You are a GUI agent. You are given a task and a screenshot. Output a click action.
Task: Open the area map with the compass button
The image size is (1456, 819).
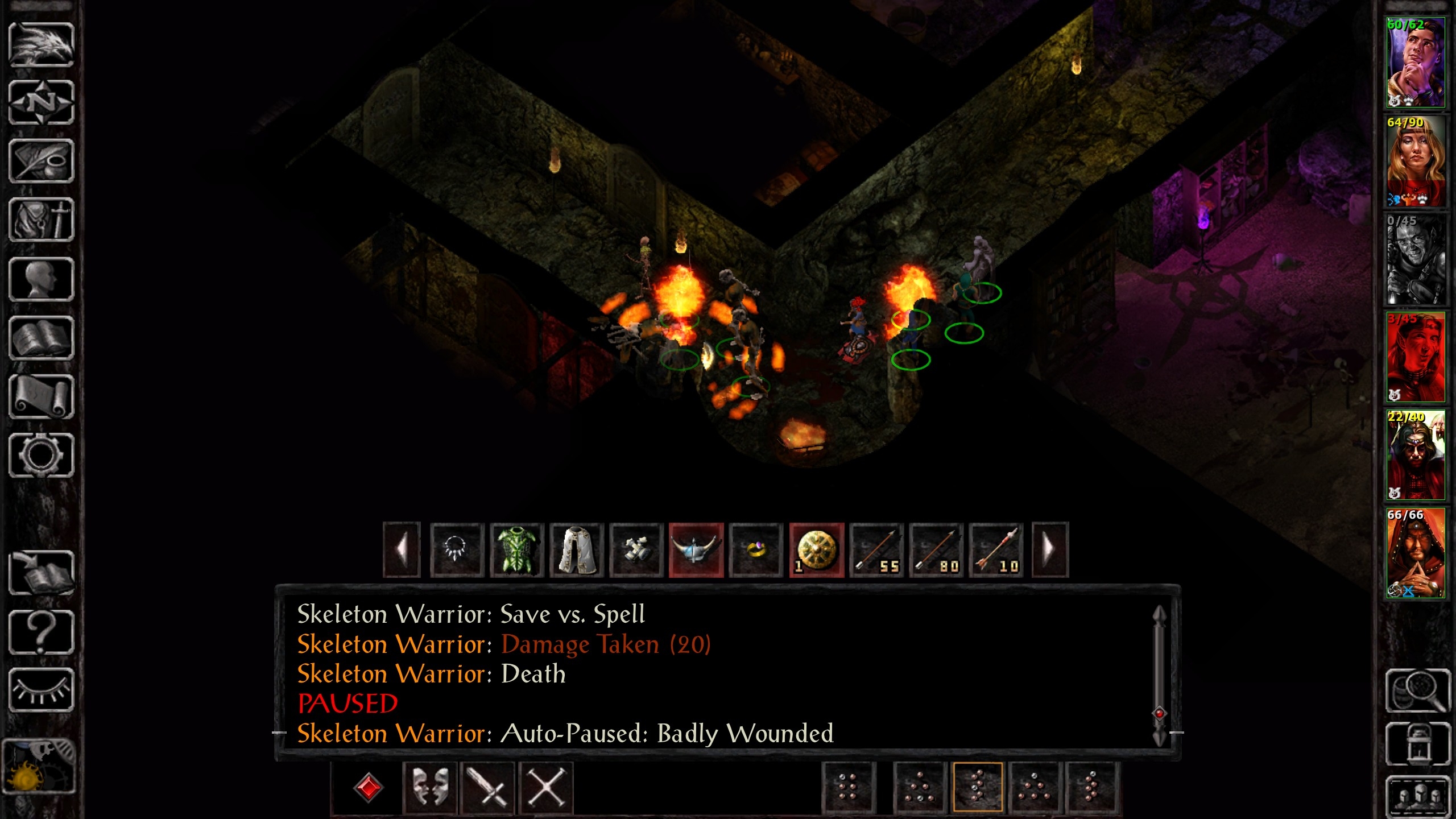pos(41,103)
